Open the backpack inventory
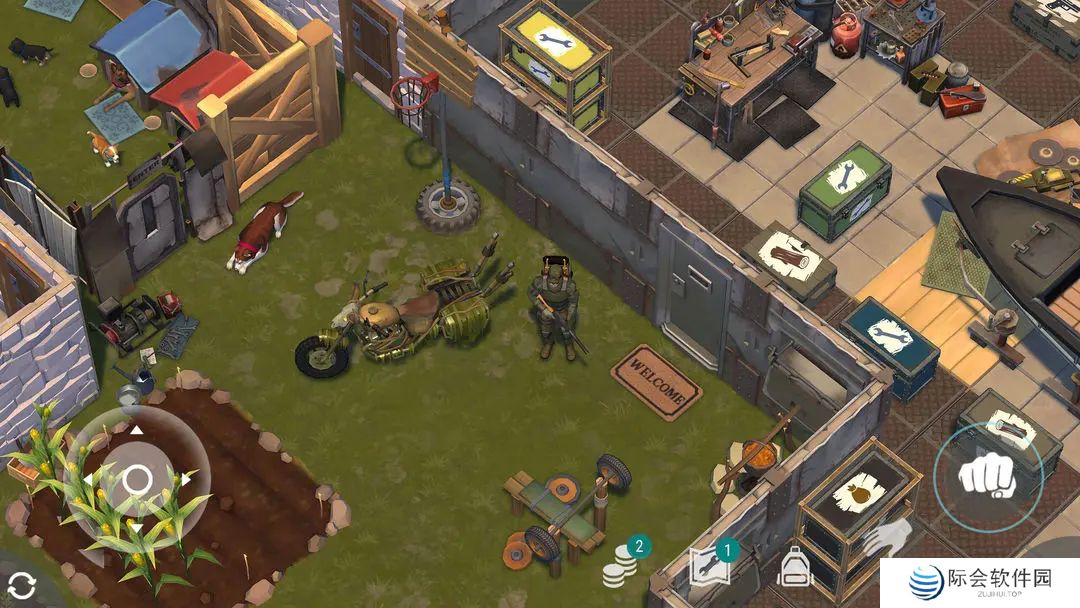This screenshot has width=1080, height=608. (795, 568)
